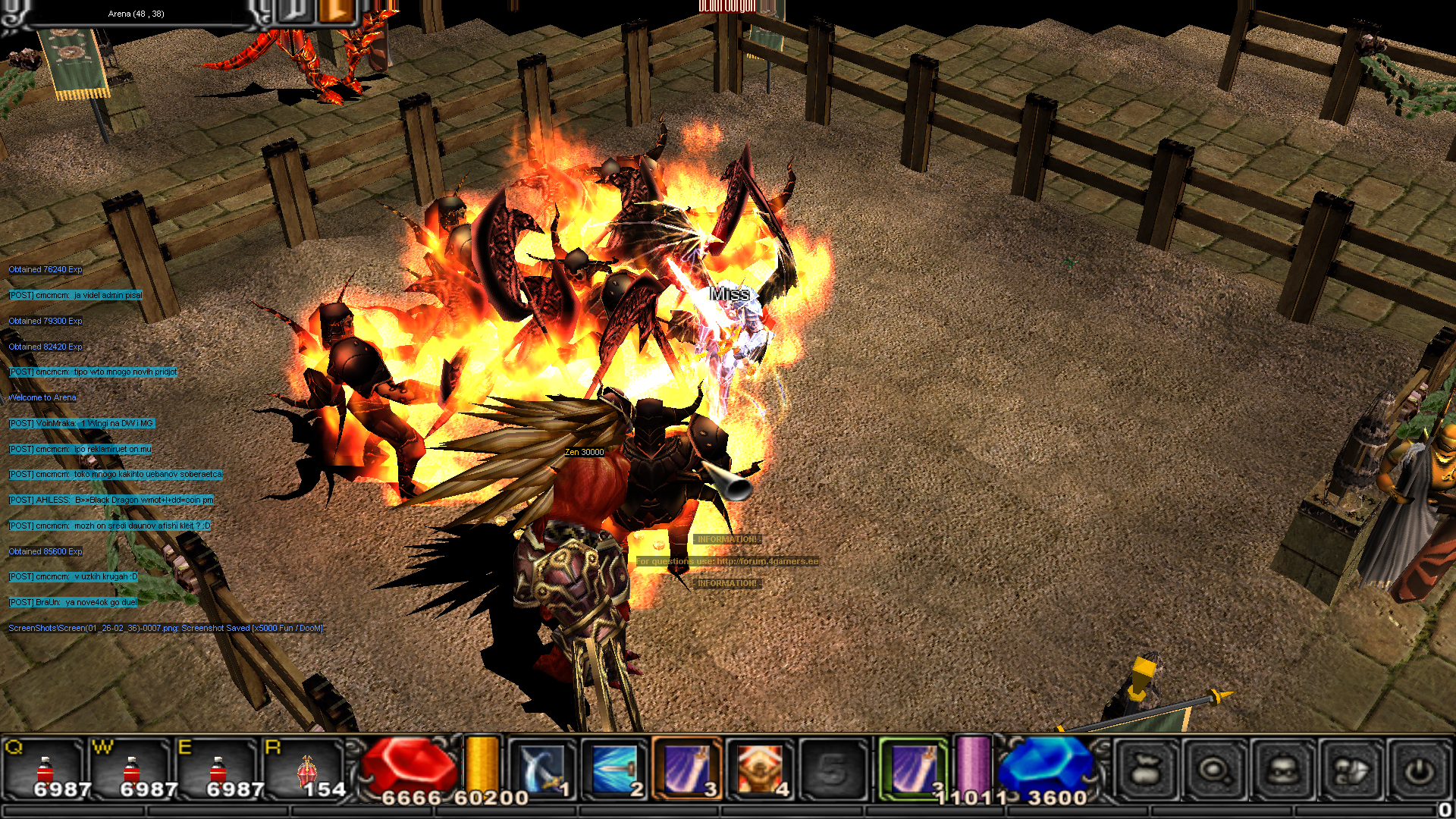Activate the blue sword thrust skill in slot 2
The image size is (1456, 819).
614,769
